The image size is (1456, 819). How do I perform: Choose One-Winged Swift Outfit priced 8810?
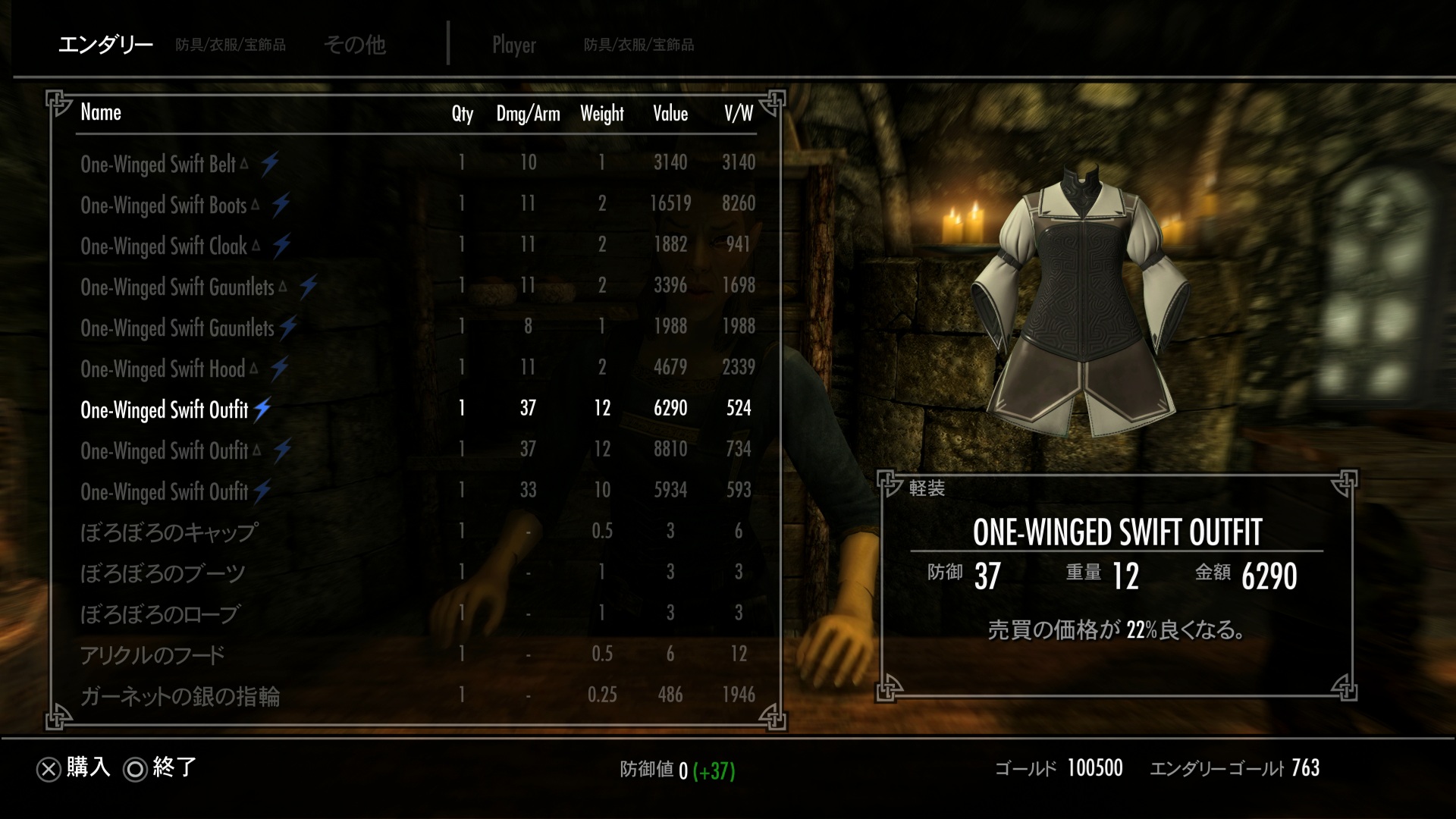coord(165,450)
